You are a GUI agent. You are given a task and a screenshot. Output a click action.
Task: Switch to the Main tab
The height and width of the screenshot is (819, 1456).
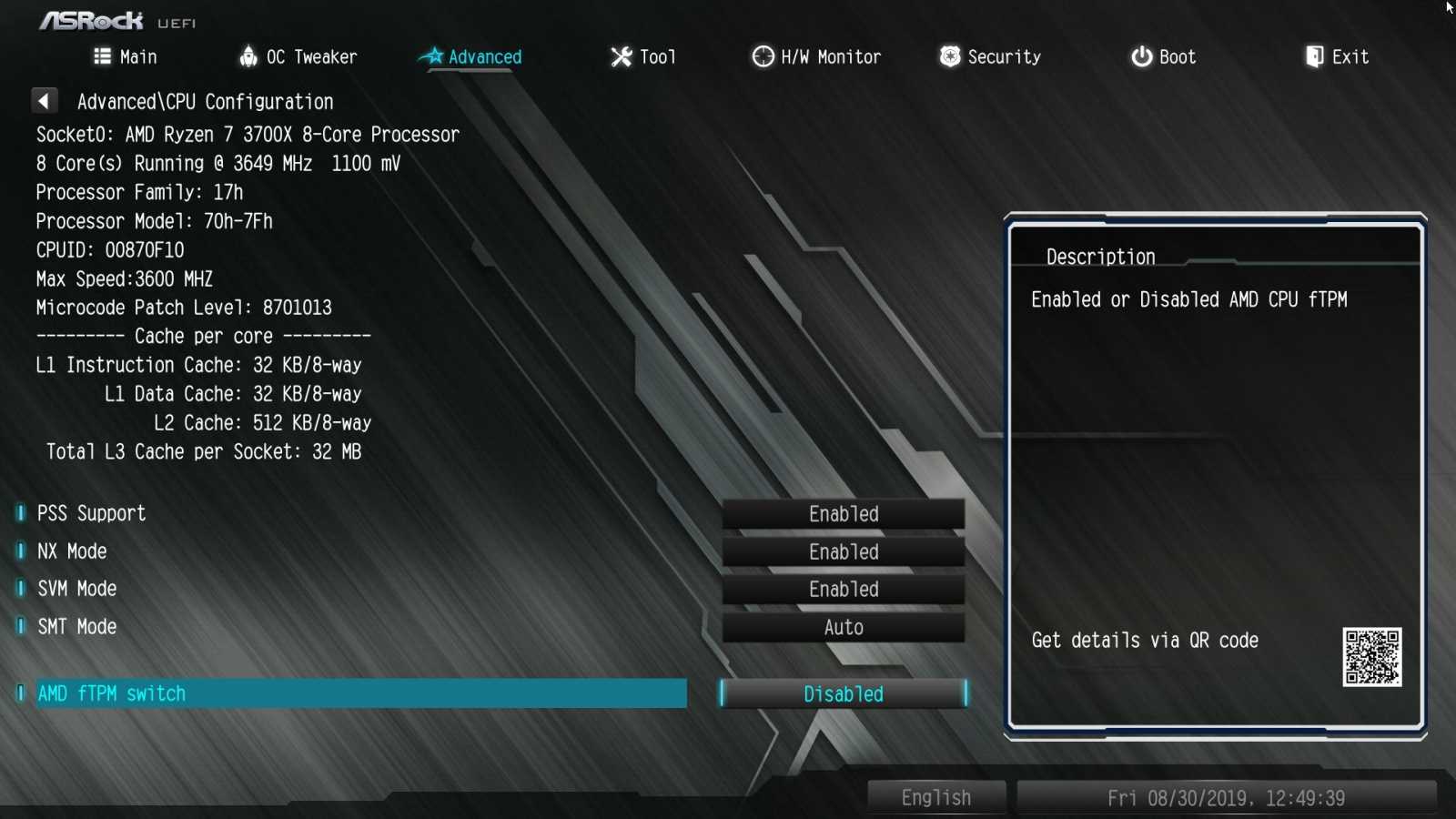click(x=126, y=56)
